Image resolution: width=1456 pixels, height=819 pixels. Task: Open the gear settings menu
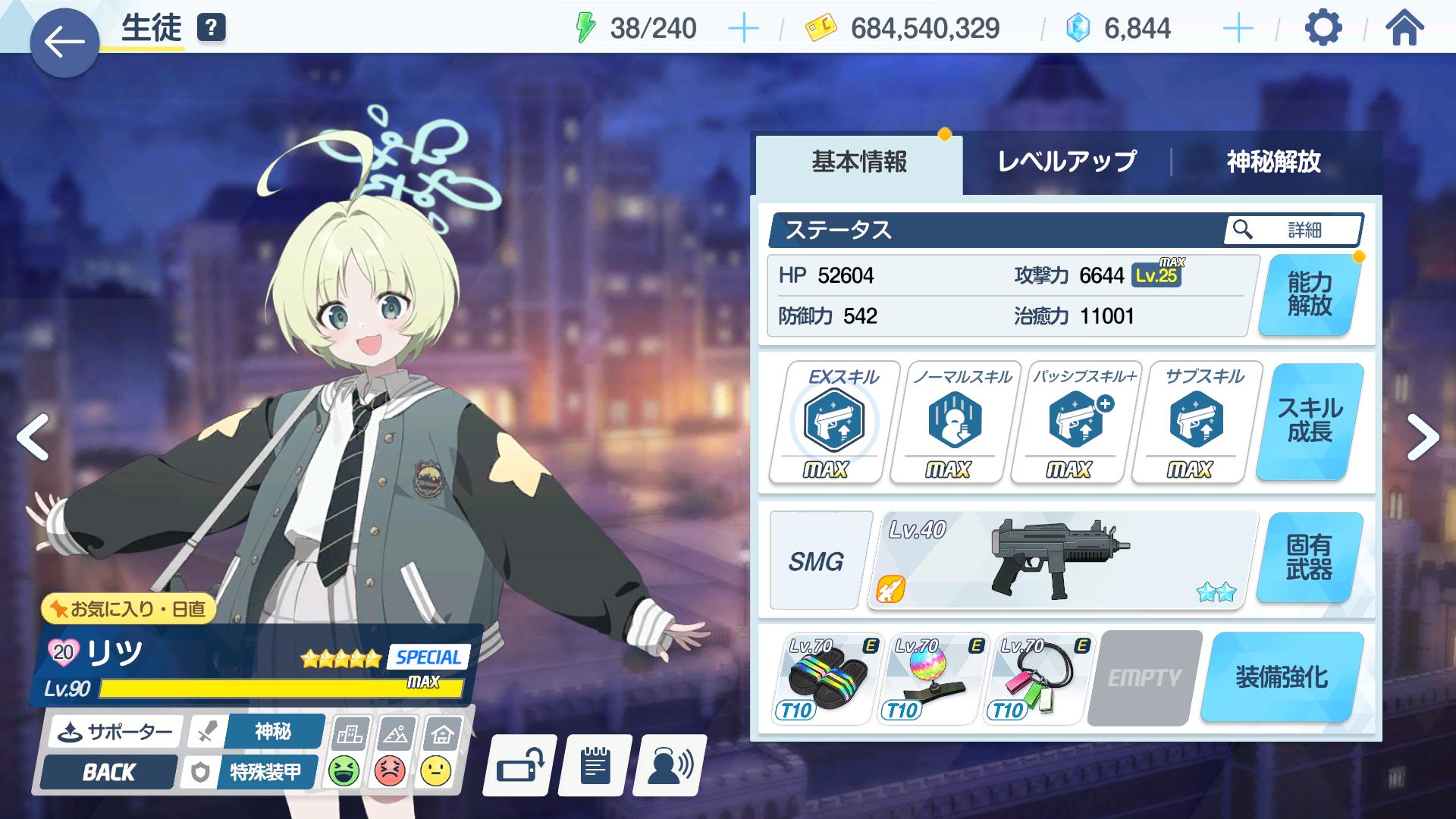[x=1323, y=29]
